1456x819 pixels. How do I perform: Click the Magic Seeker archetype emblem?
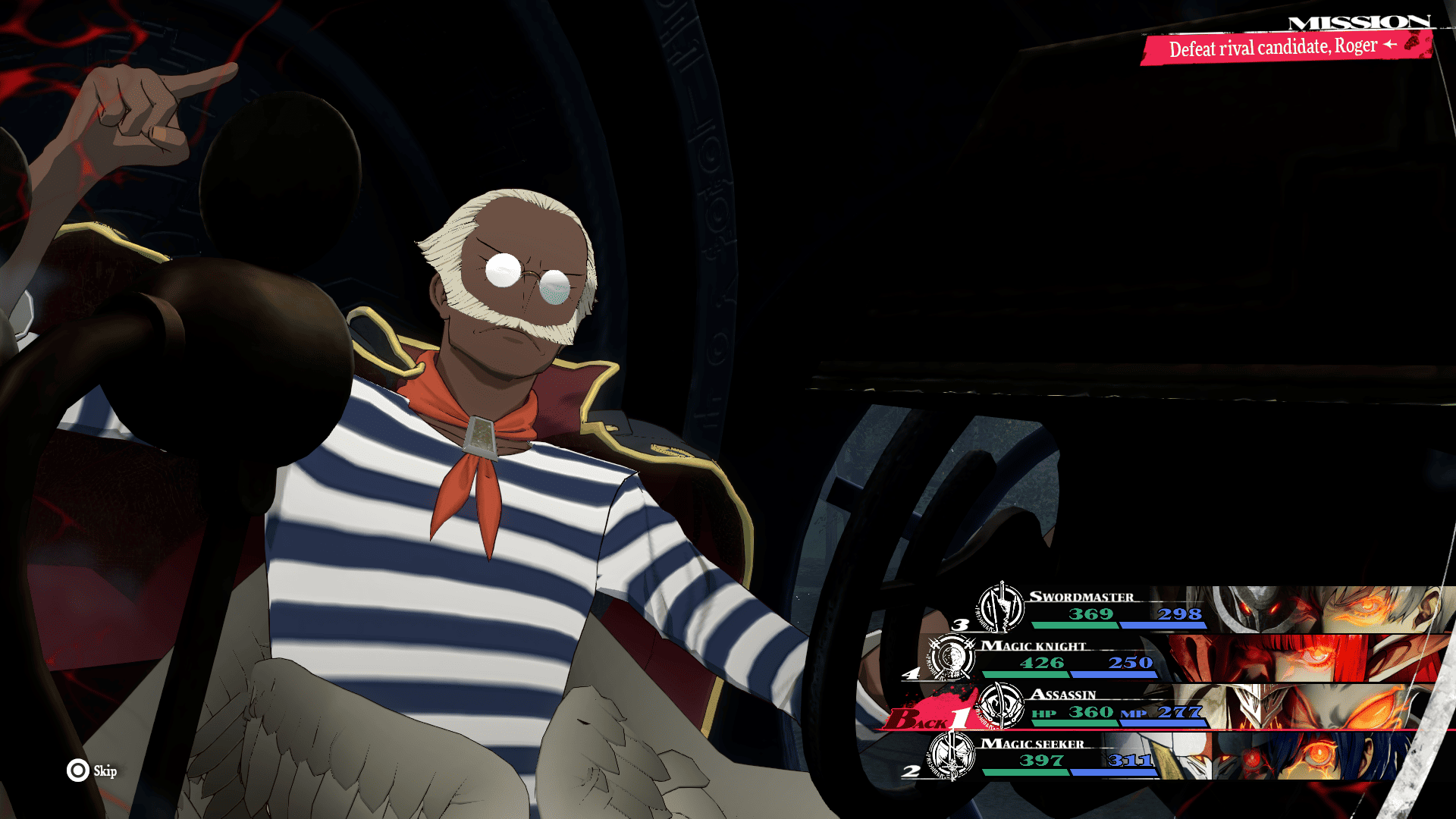pyautogui.click(x=952, y=755)
